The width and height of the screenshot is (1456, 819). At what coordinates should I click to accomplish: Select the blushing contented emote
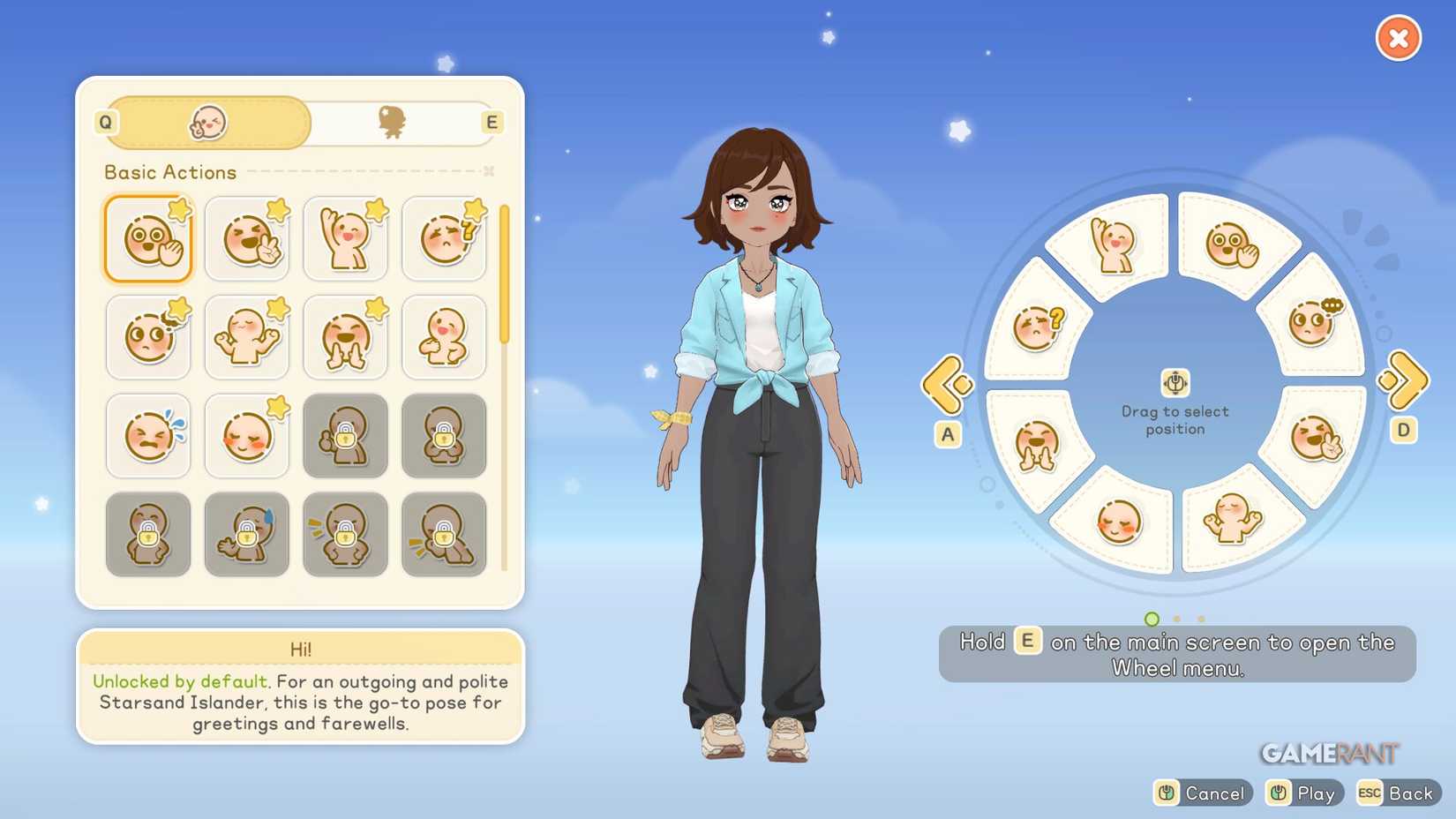click(247, 436)
